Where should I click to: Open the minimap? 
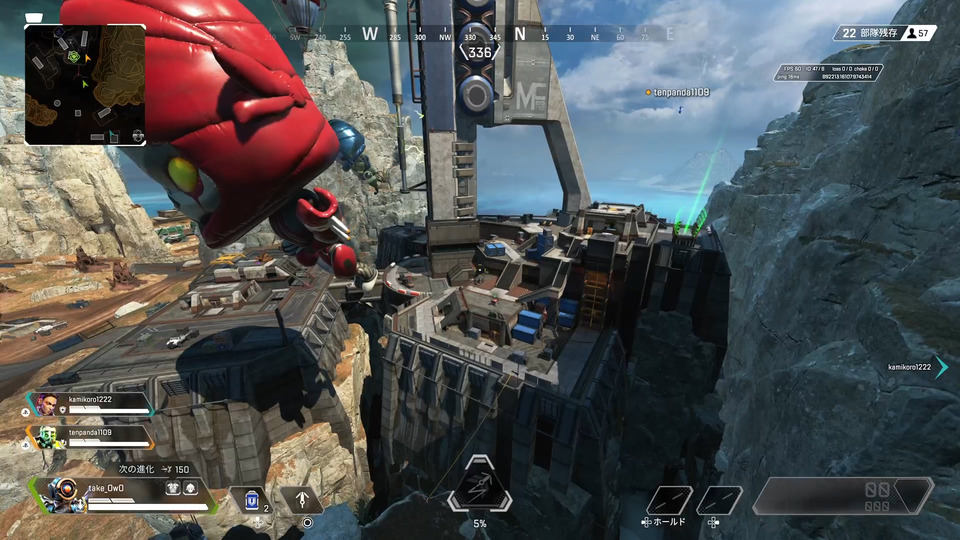tap(85, 85)
